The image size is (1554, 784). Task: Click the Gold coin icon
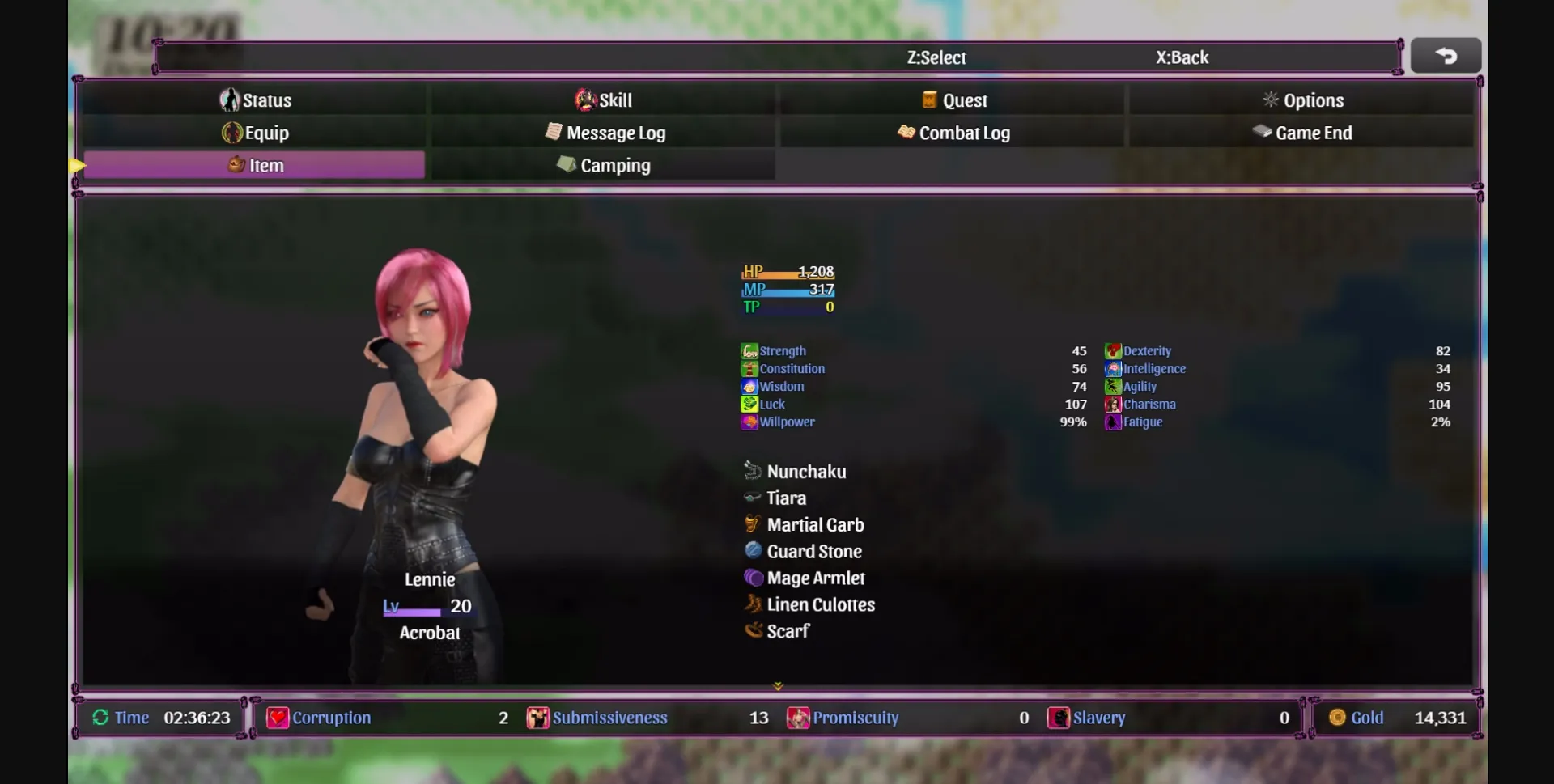point(1339,718)
